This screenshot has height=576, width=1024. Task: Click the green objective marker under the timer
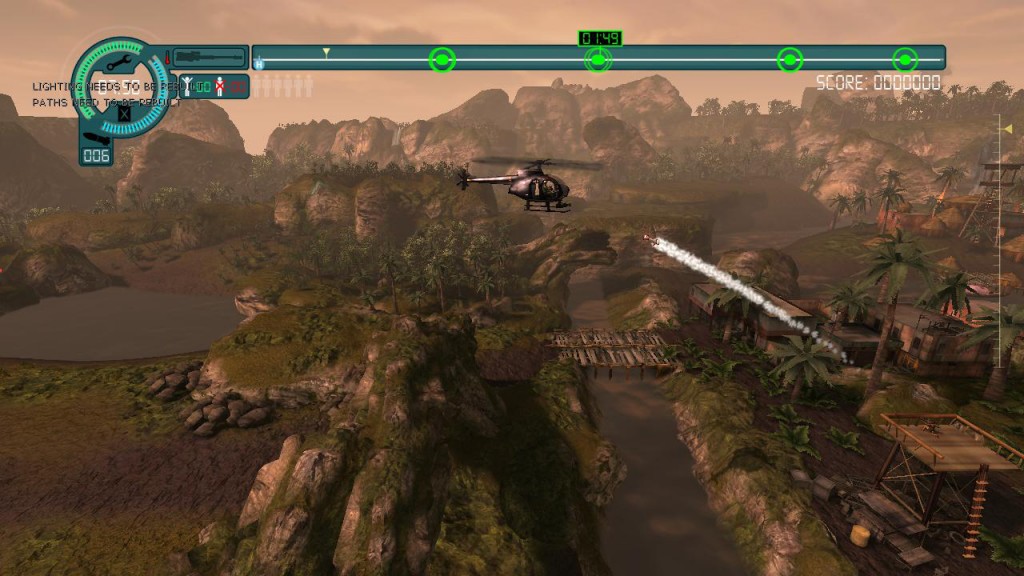(x=597, y=60)
